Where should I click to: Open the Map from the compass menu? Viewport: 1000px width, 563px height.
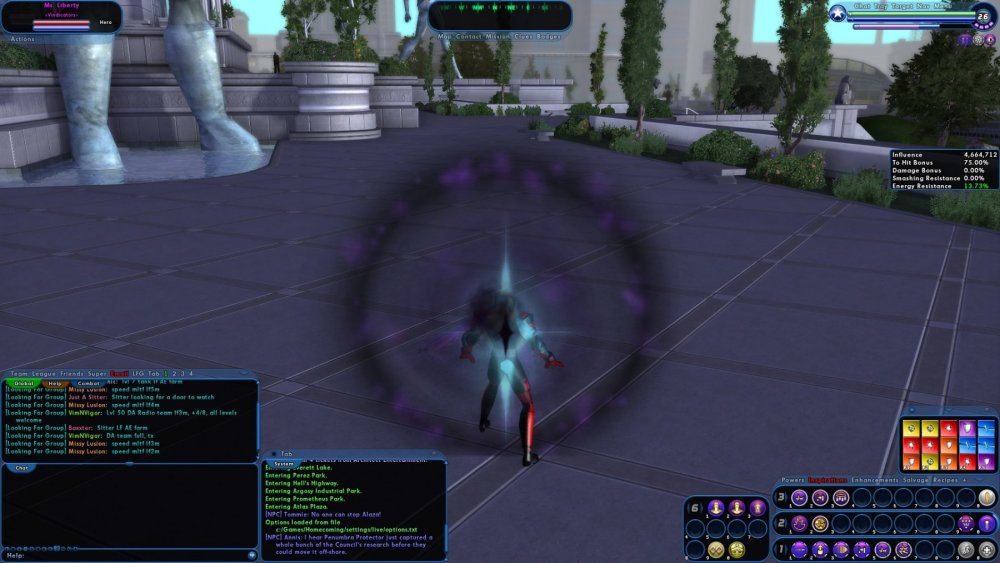(x=443, y=36)
